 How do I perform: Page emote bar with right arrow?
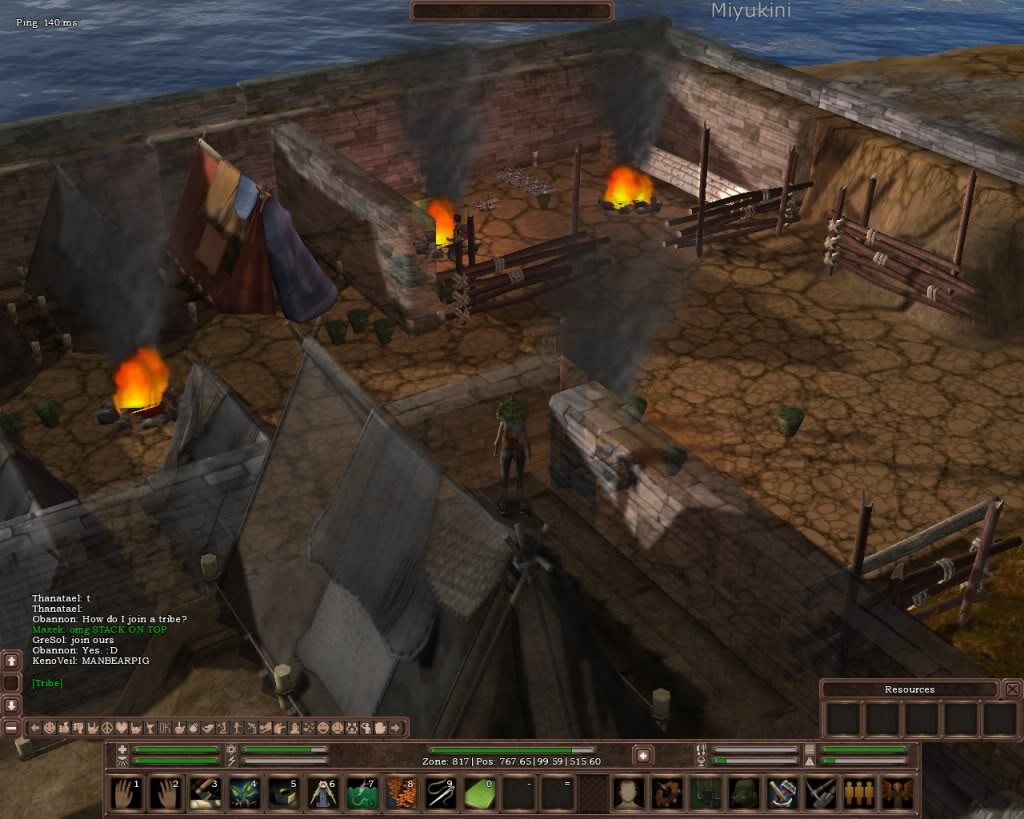395,727
